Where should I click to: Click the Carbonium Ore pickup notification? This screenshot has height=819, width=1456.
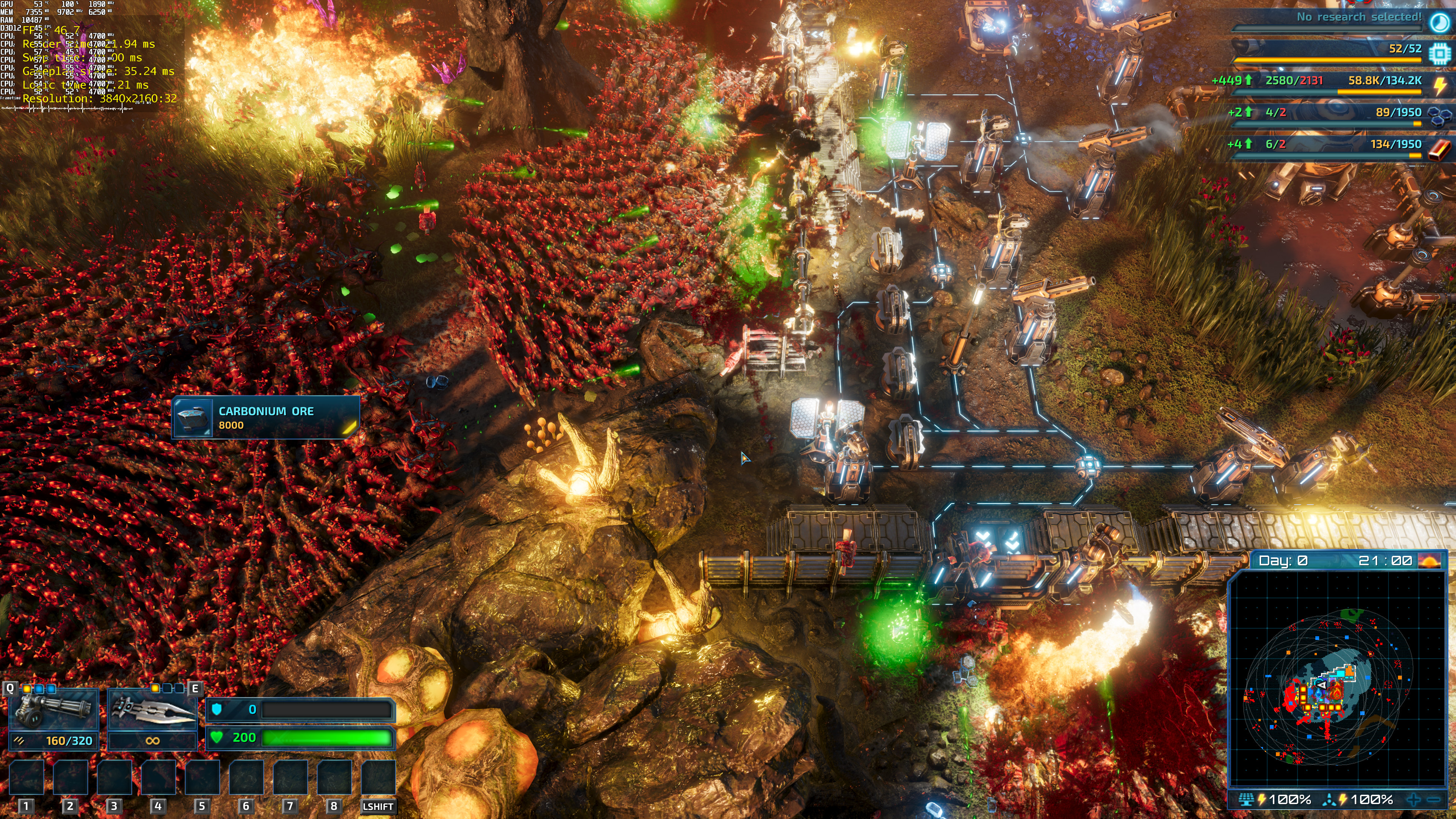coord(266,418)
